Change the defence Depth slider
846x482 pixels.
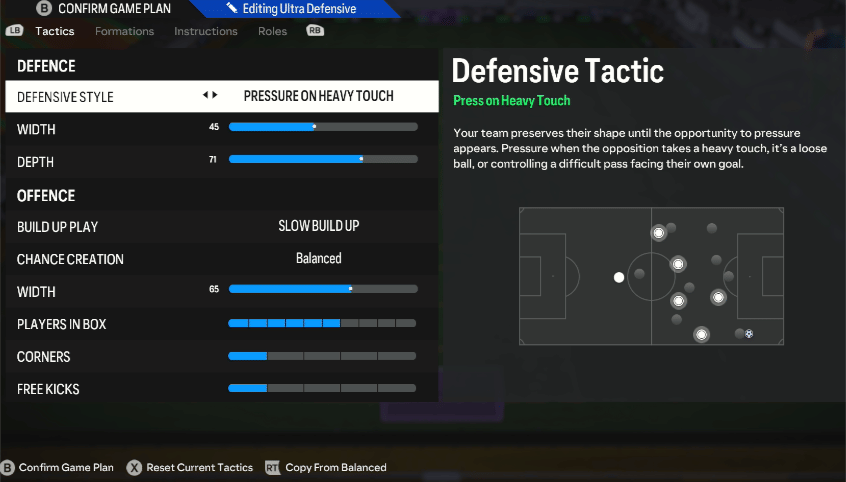(322, 159)
